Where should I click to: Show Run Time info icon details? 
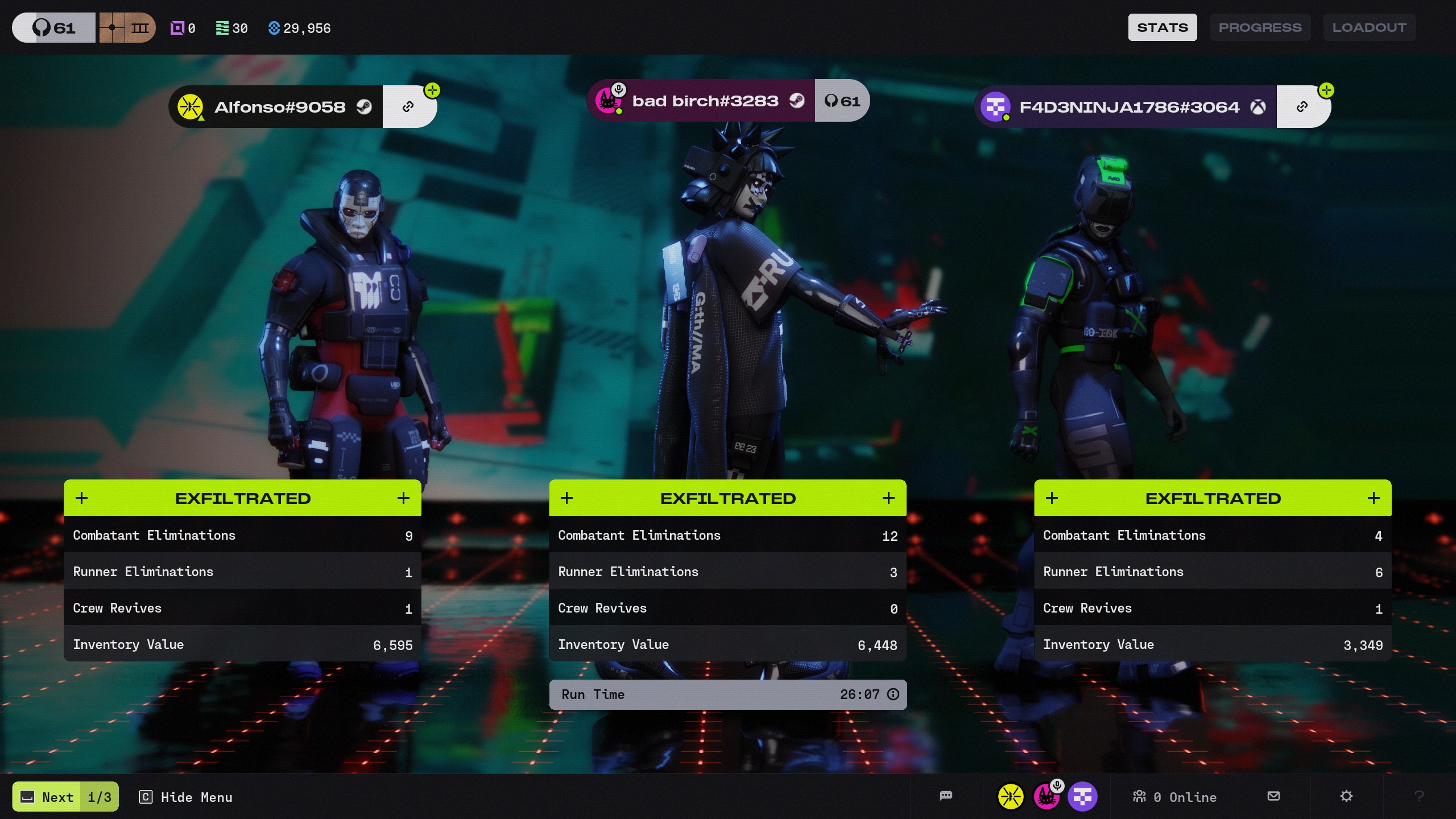(x=894, y=694)
